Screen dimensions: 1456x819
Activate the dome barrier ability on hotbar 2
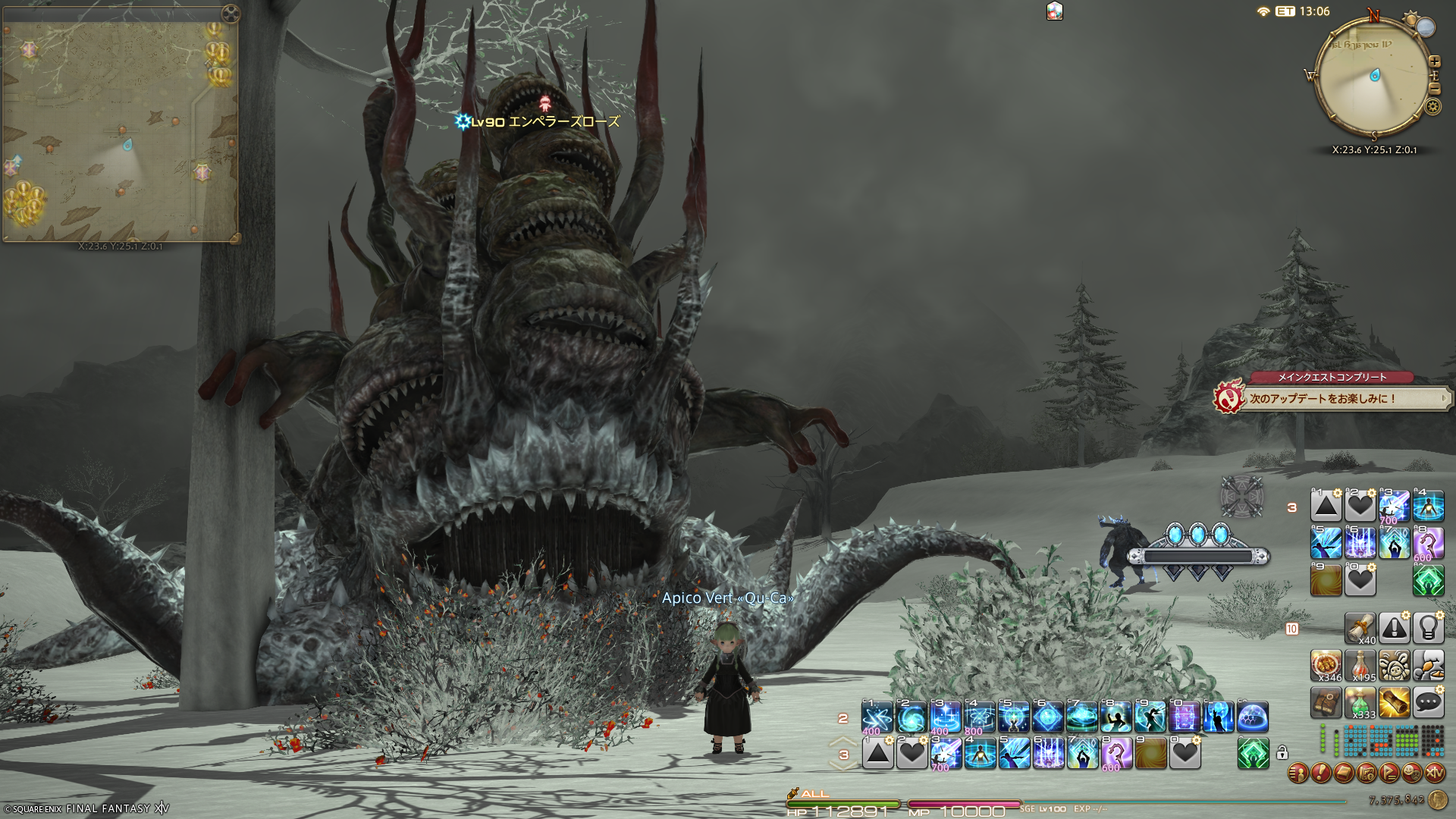(1252, 717)
